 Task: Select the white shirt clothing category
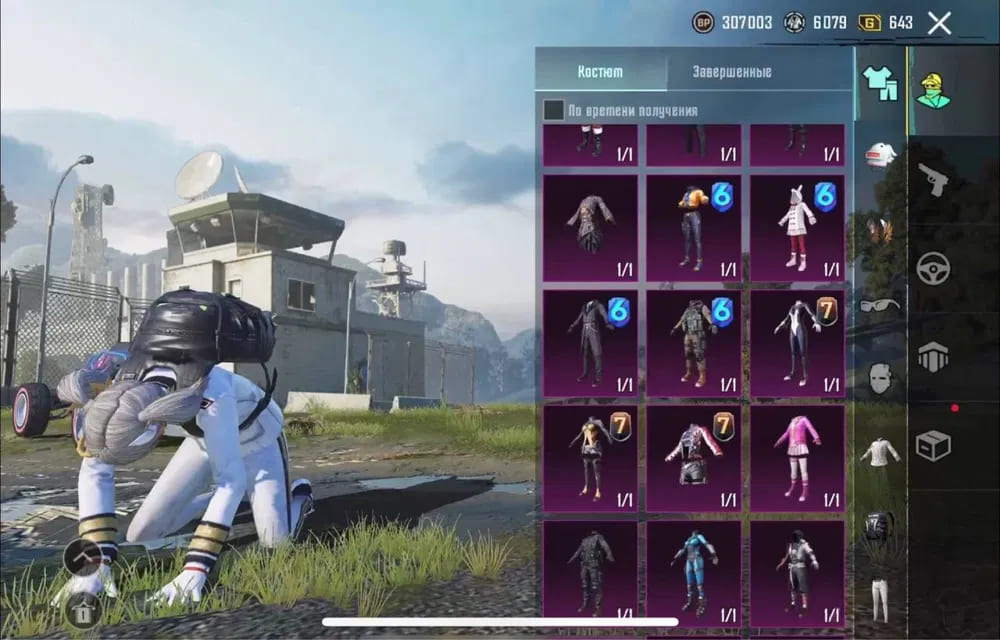point(880,452)
